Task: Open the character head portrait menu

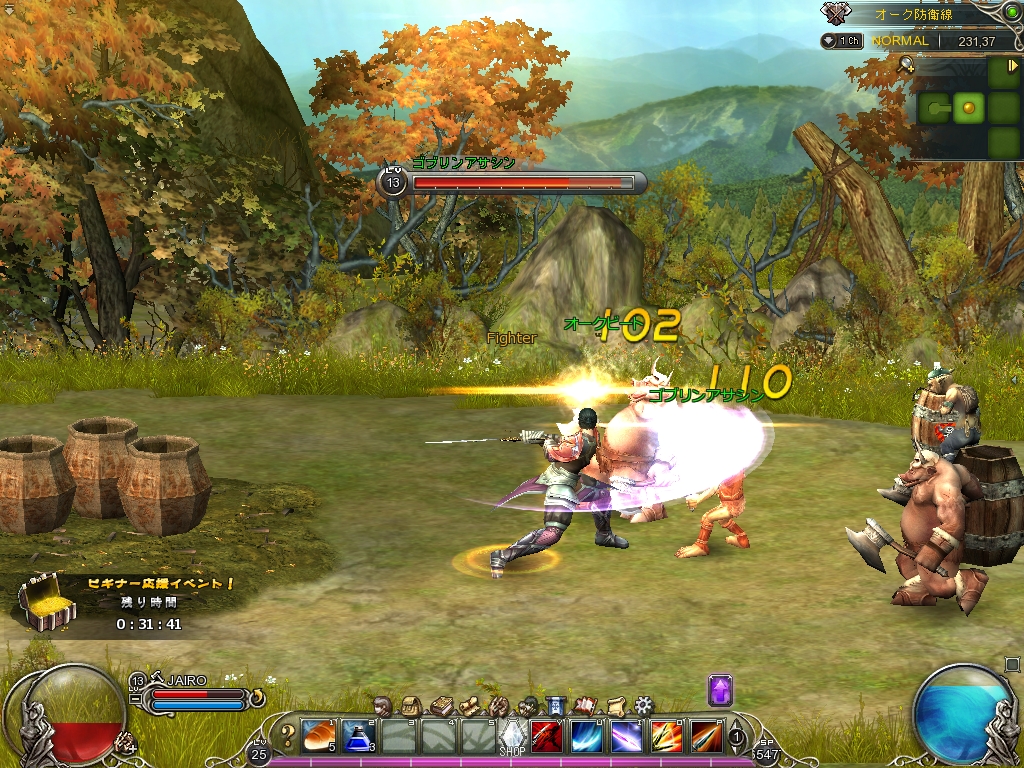Action: [x=381, y=706]
